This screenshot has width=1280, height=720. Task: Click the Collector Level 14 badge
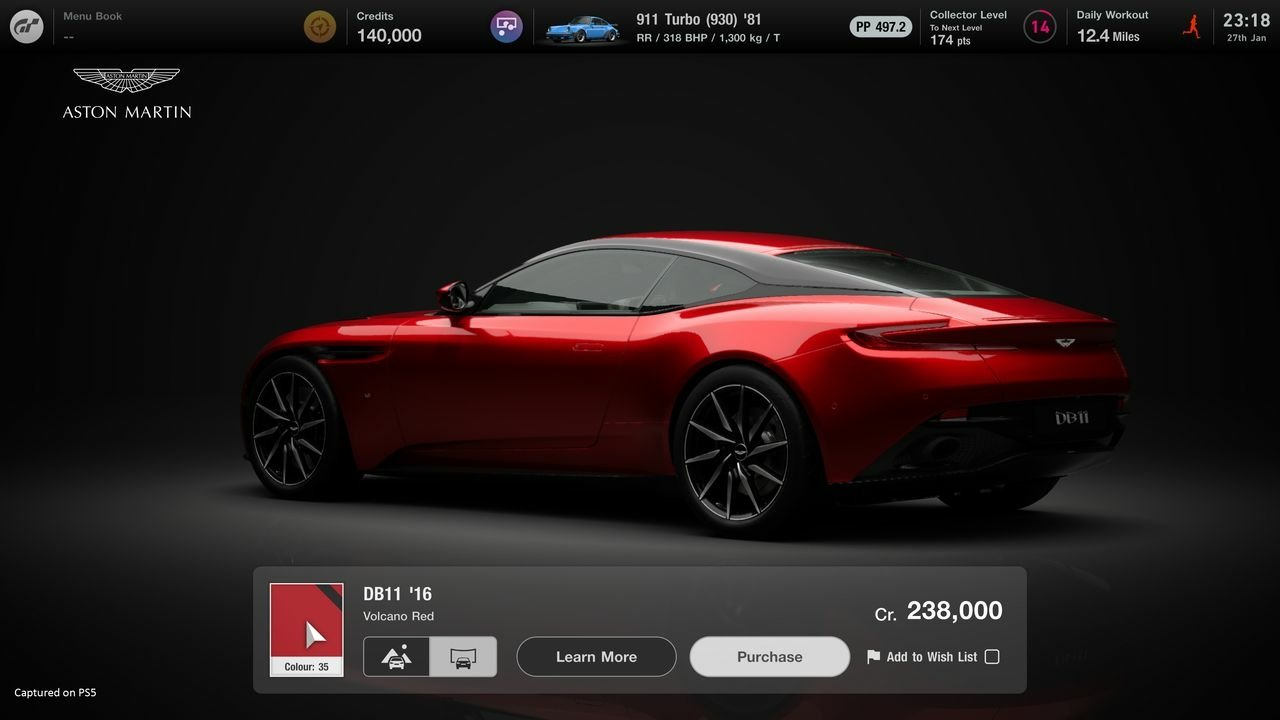pyautogui.click(x=1039, y=26)
